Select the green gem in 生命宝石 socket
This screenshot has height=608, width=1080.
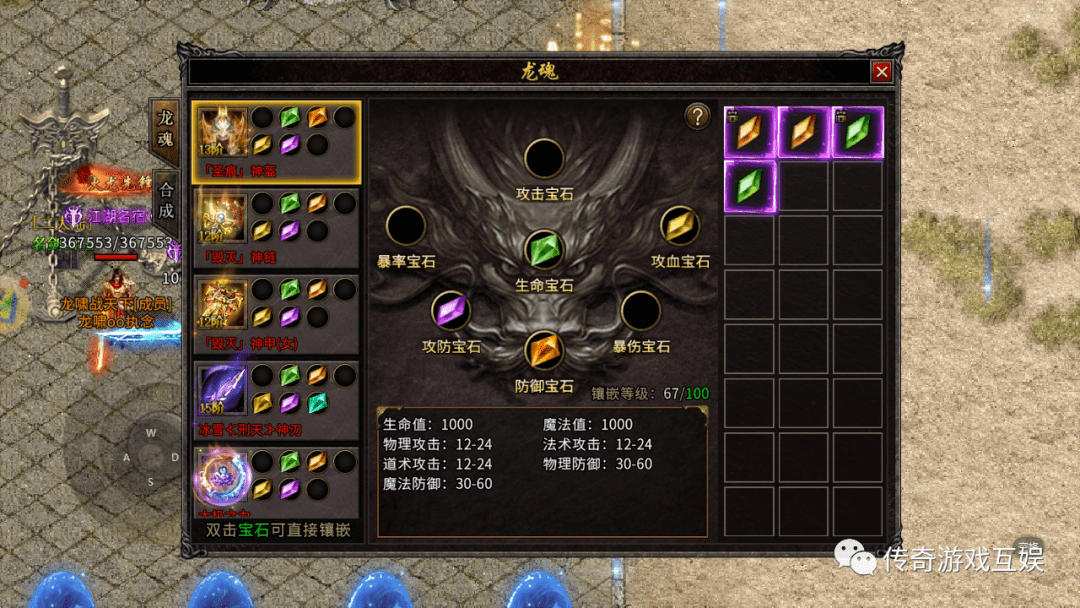(544, 249)
